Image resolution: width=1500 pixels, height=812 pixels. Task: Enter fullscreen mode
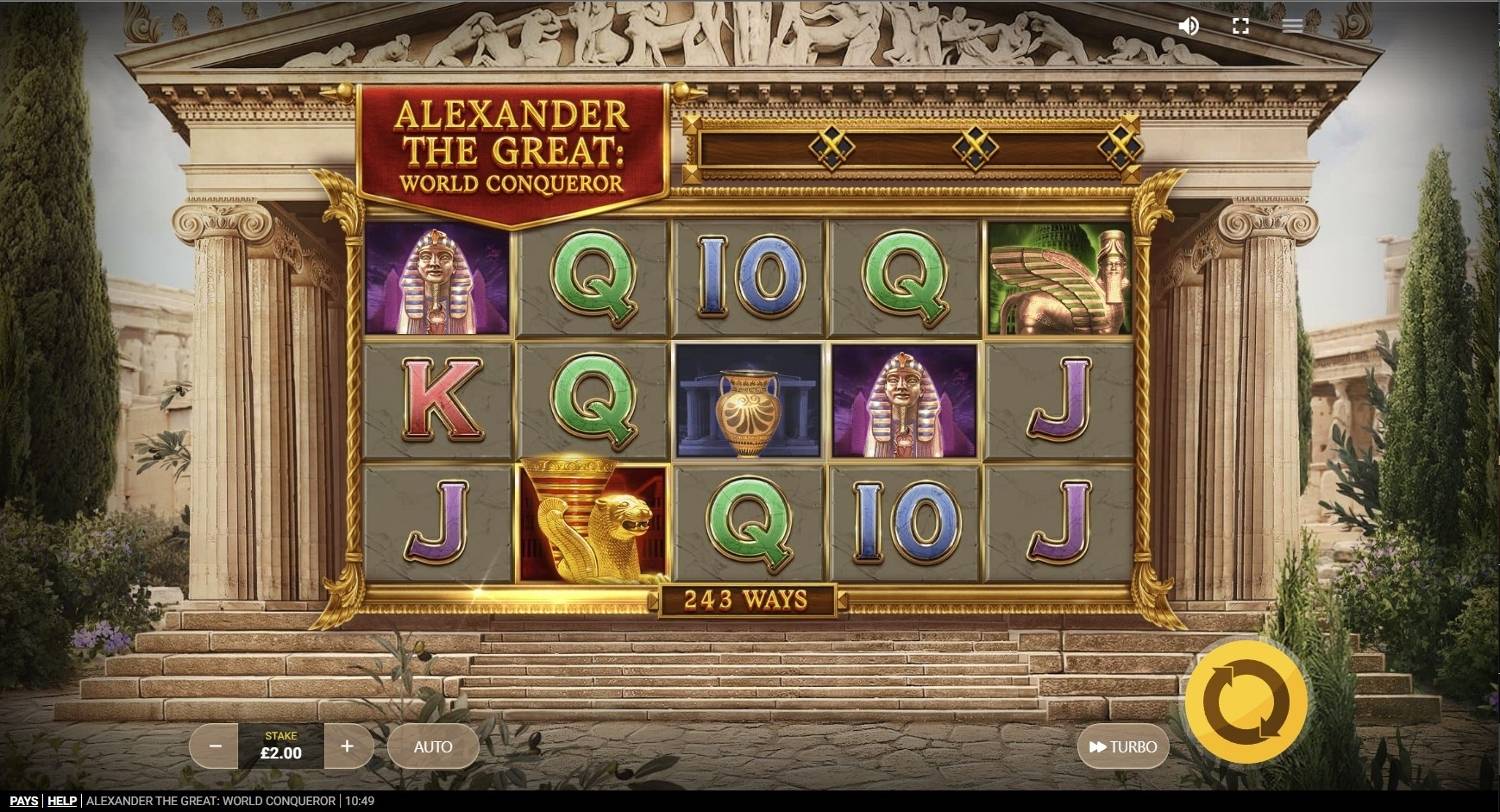1240,26
